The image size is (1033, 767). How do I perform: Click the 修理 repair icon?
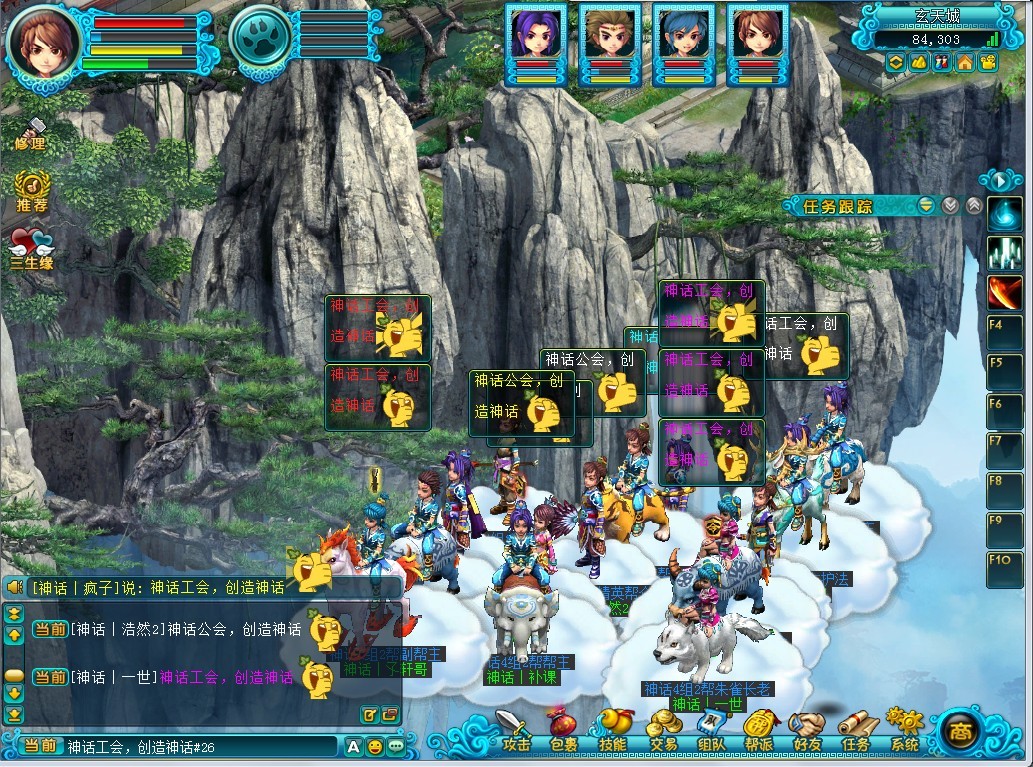coord(30,134)
